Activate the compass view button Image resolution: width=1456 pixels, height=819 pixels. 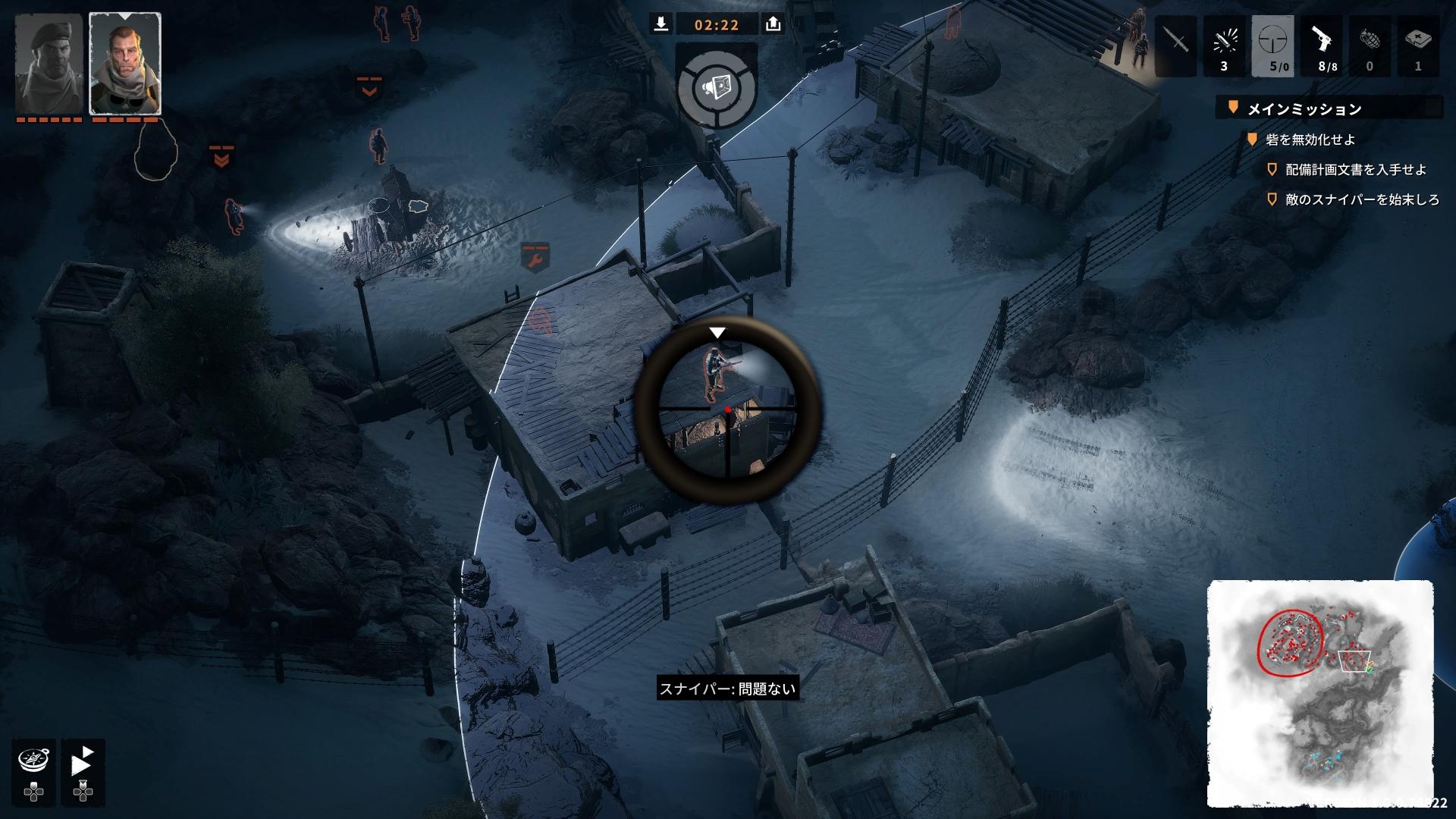click(x=34, y=760)
